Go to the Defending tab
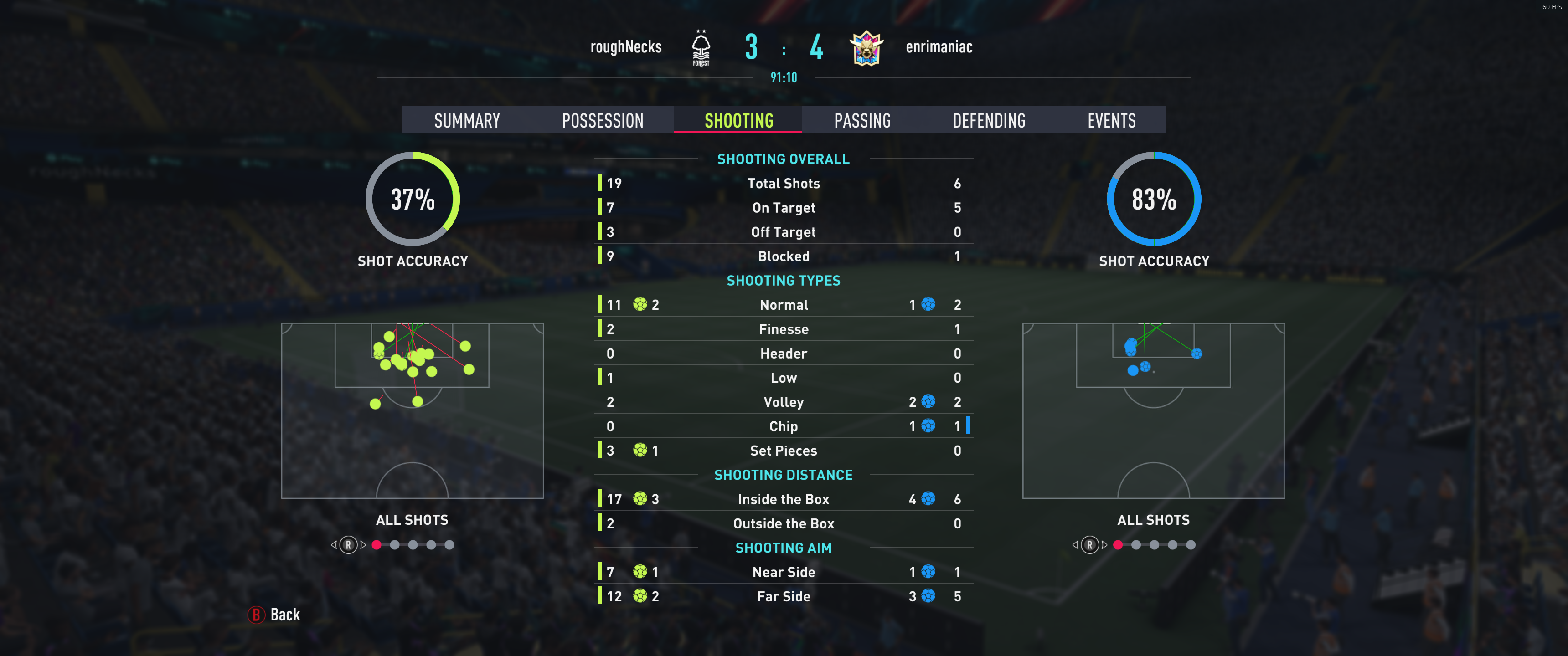This screenshot has height=656, width=1568. (x=989, y=120)
